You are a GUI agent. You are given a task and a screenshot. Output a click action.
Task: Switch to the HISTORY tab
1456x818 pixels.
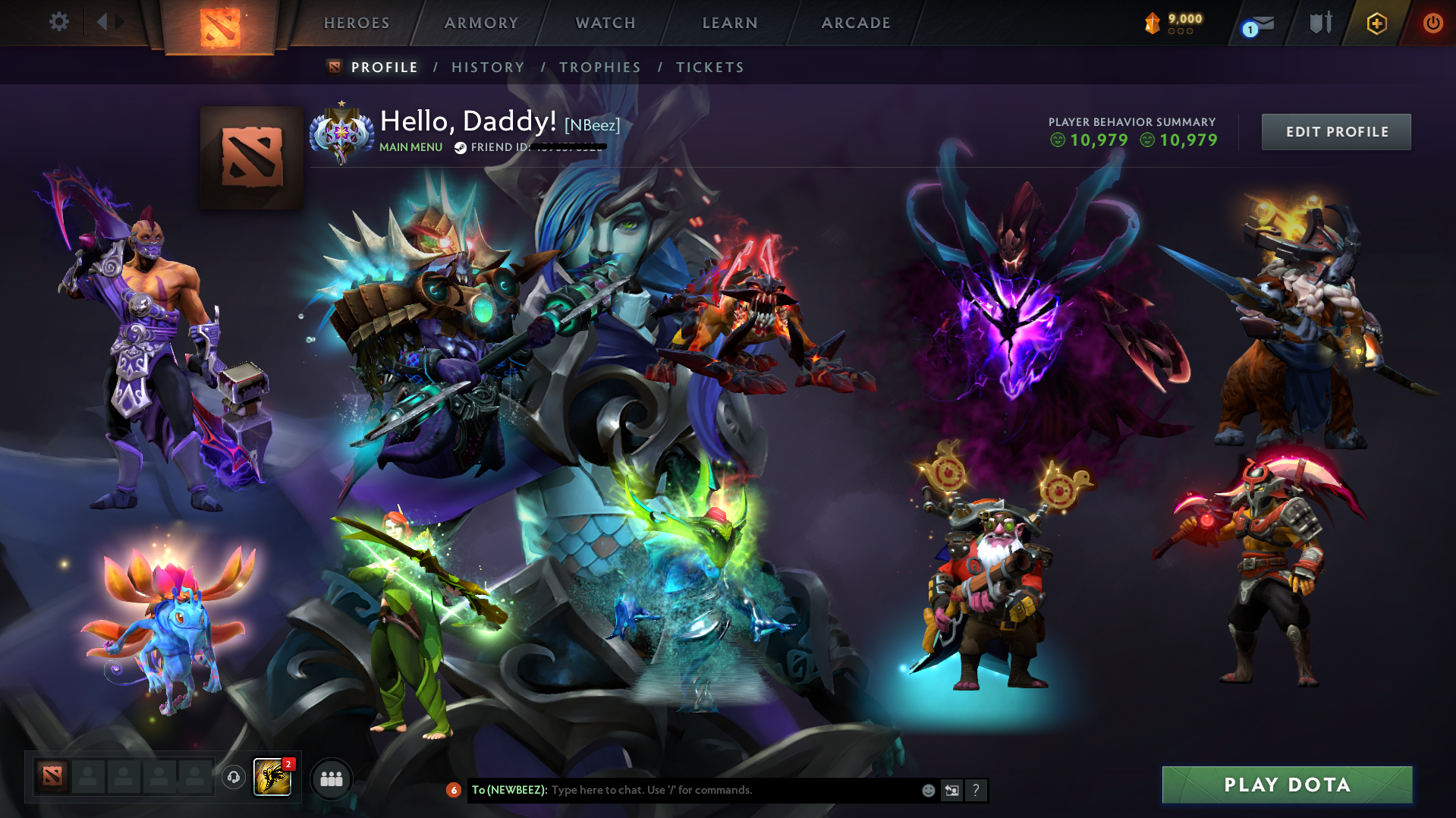(487, 67)
